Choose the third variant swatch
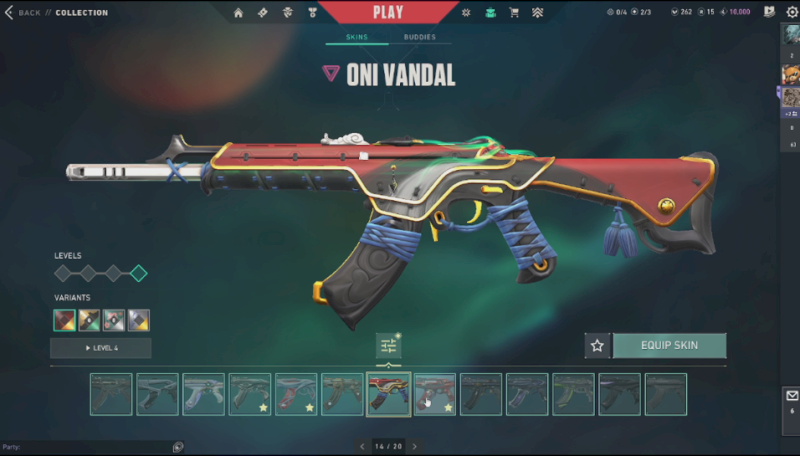 pos(114,320)
